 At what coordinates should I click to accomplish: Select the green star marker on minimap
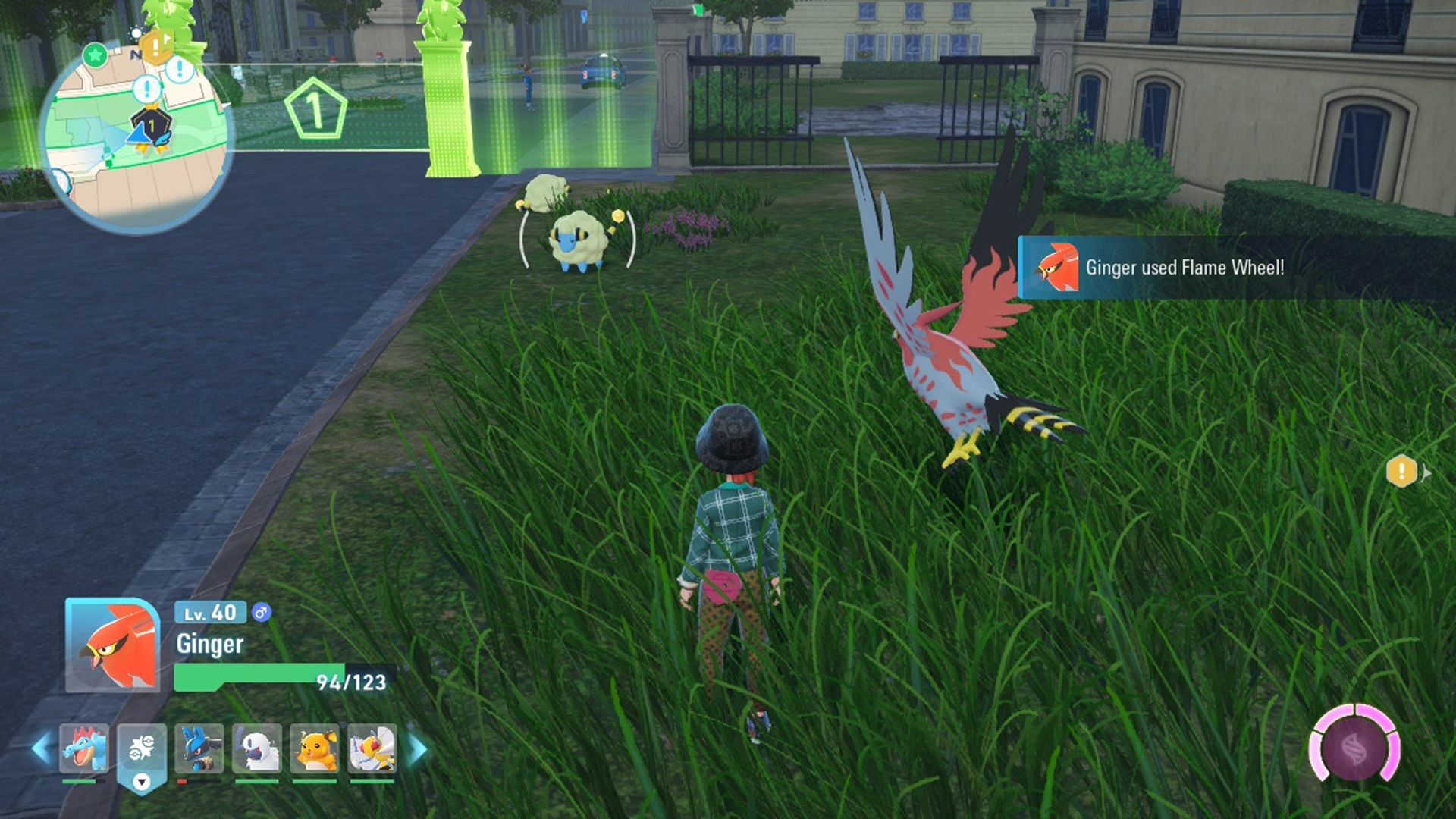coord(95,55)
